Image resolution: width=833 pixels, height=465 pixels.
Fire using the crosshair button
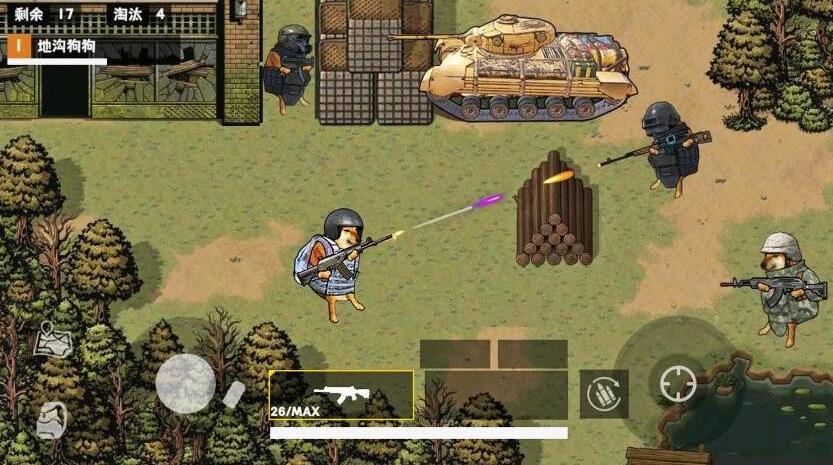click(678, 383)
